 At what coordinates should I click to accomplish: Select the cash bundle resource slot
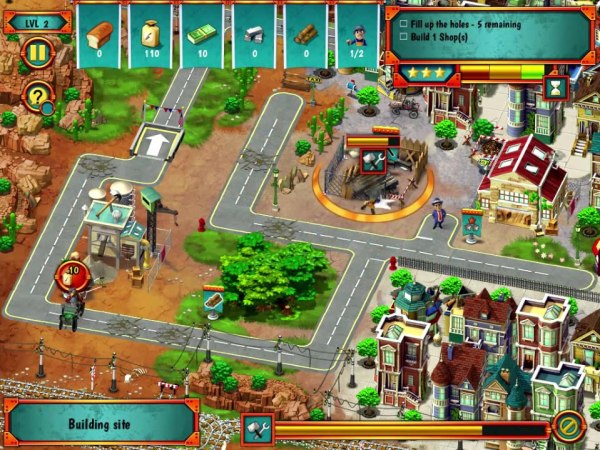point(202,37)
